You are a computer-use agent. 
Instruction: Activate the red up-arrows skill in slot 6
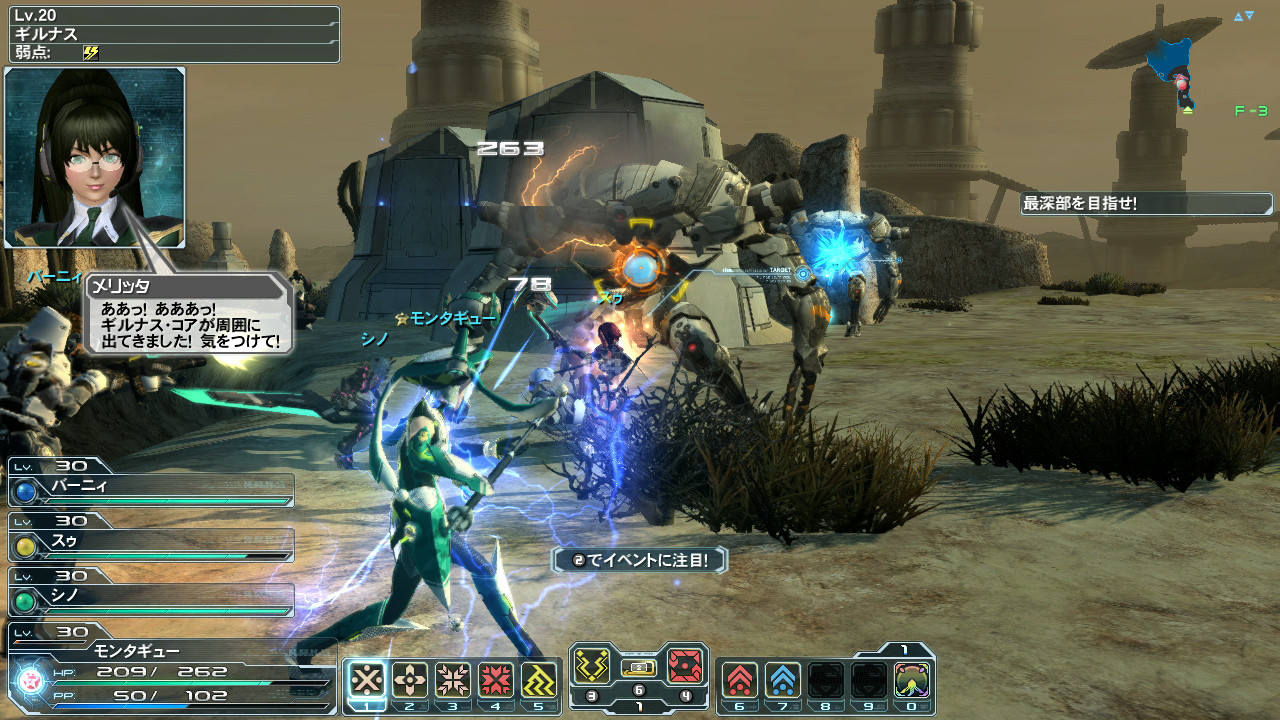point(739,680)
